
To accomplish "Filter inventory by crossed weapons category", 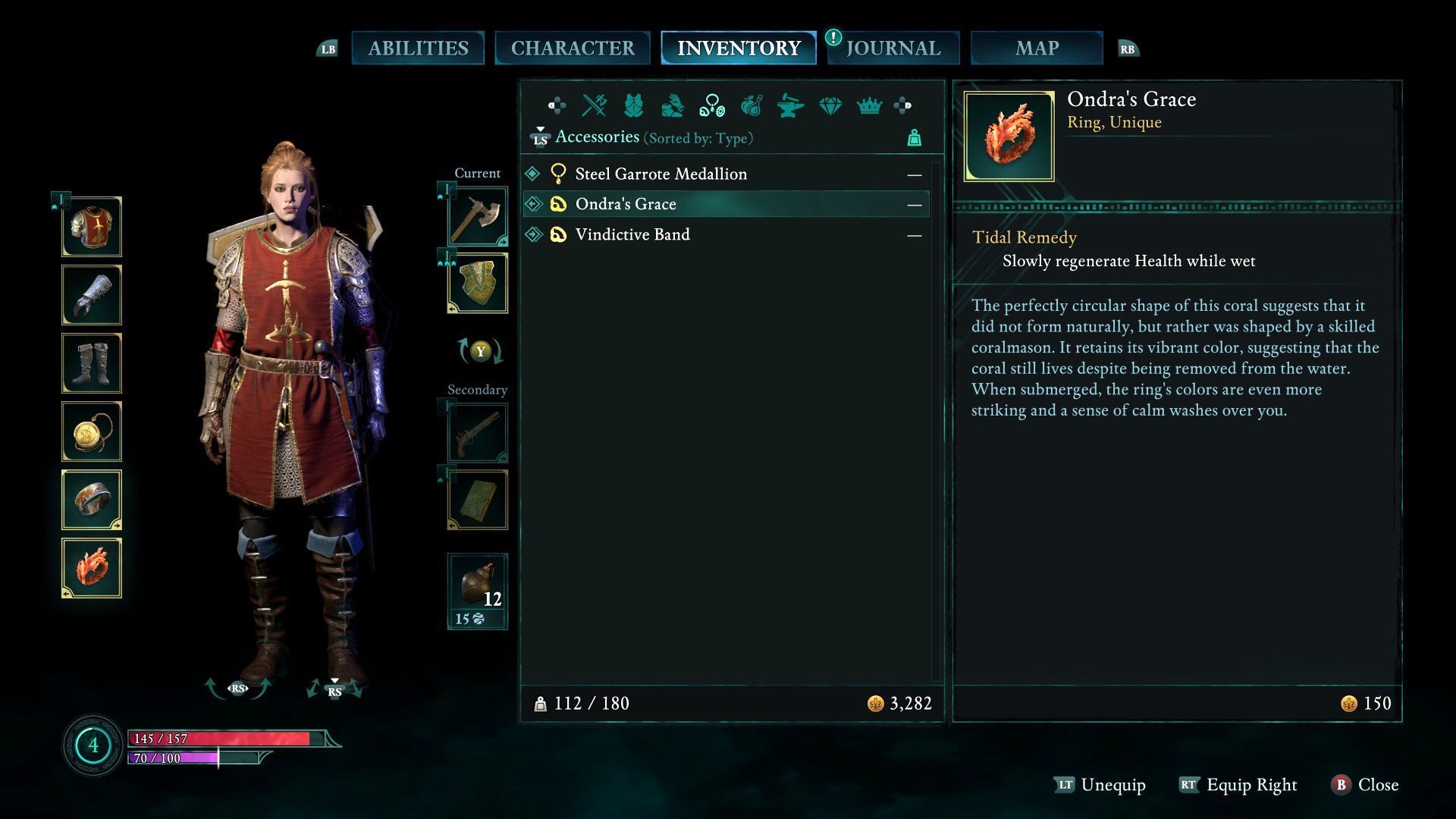I will pos(594,105).
